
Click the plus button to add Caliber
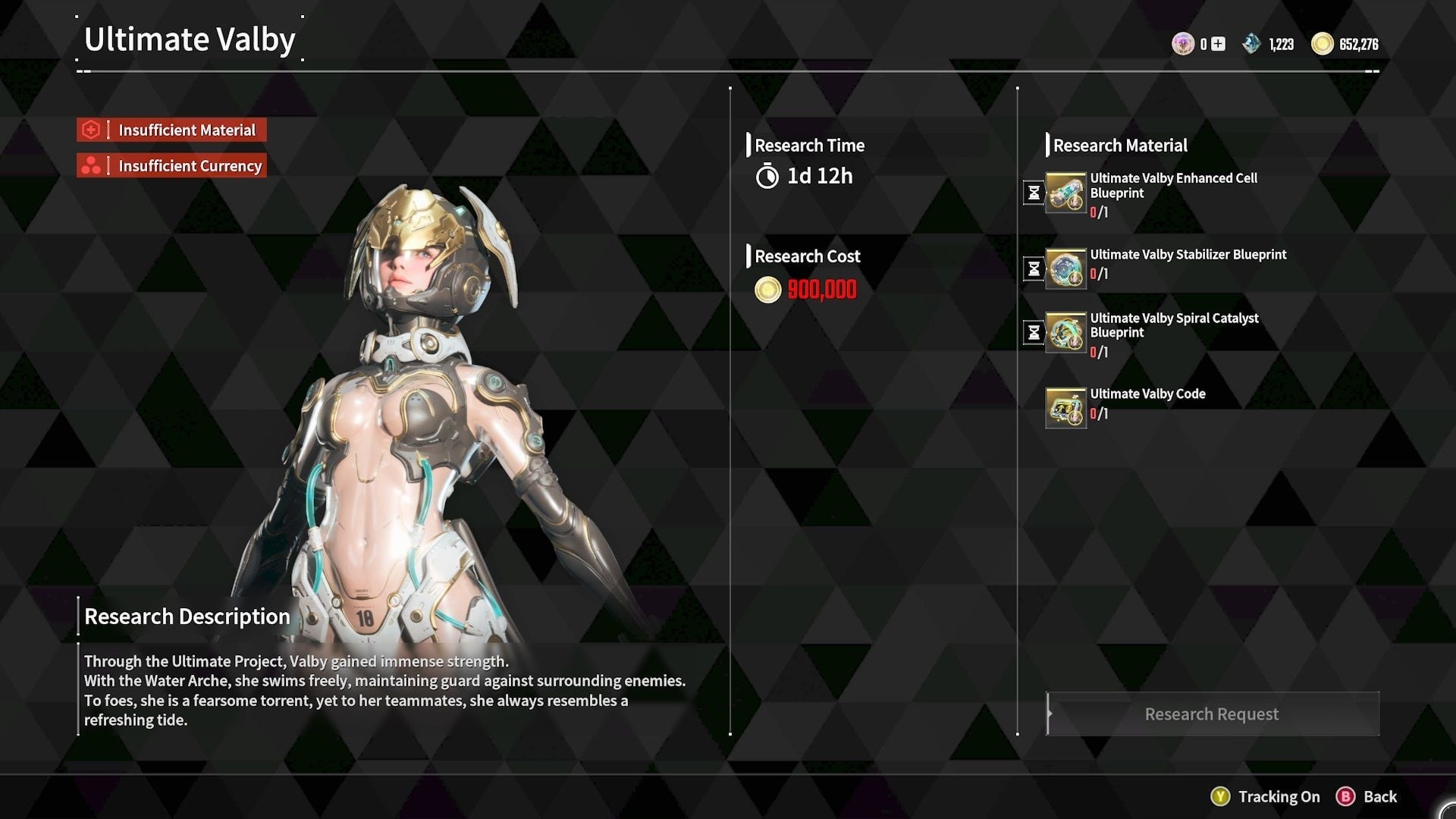point(1217,44)
